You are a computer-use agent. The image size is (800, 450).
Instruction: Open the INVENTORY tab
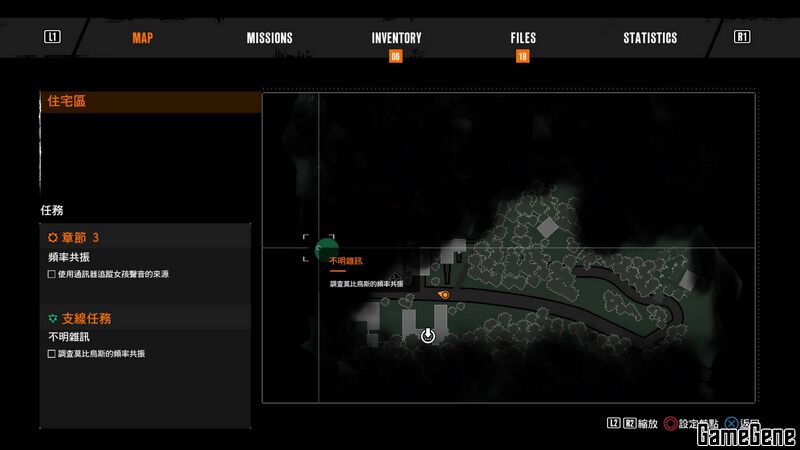tap(396, 38)
